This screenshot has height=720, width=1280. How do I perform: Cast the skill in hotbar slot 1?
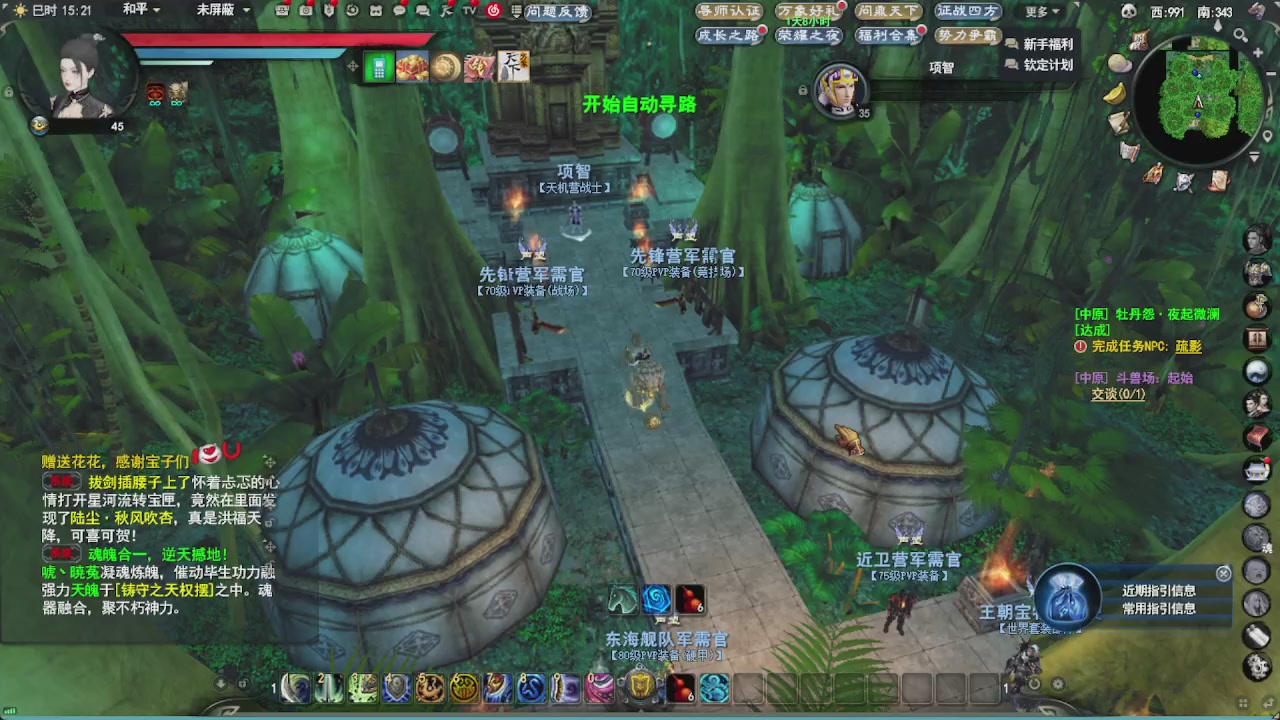297,689
